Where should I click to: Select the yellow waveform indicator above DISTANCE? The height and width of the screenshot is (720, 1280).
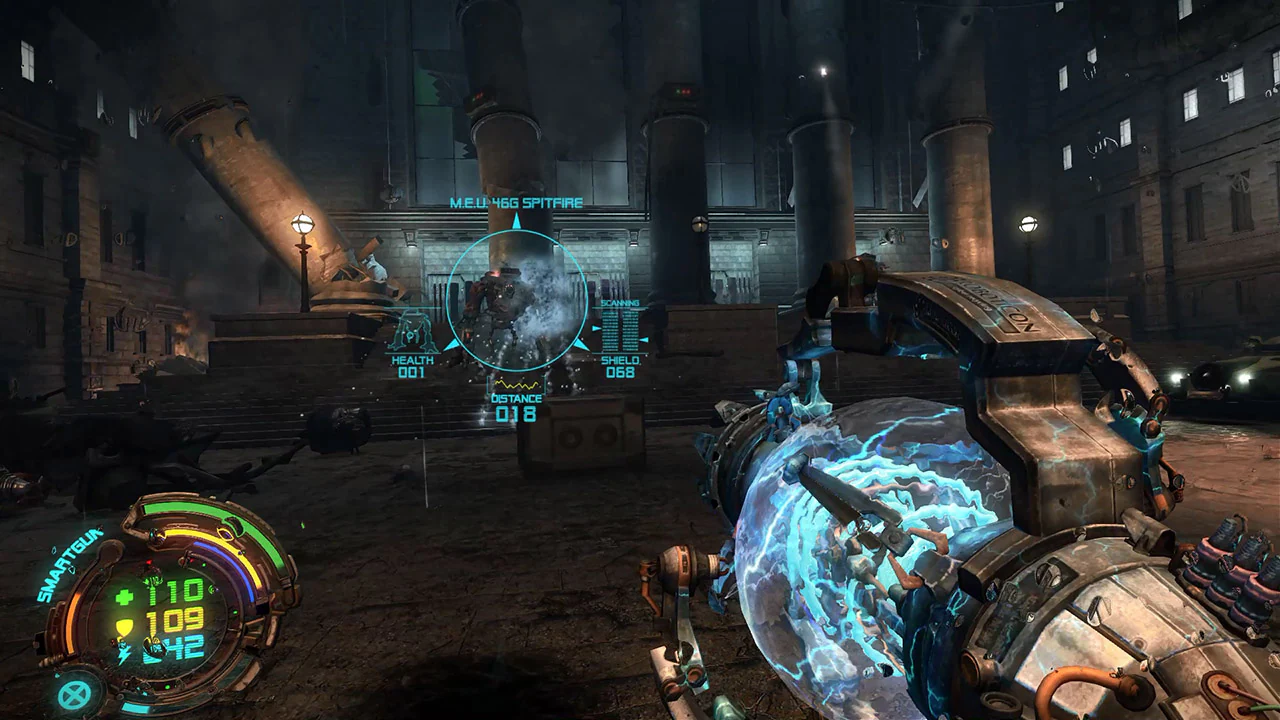click(515, 383)
